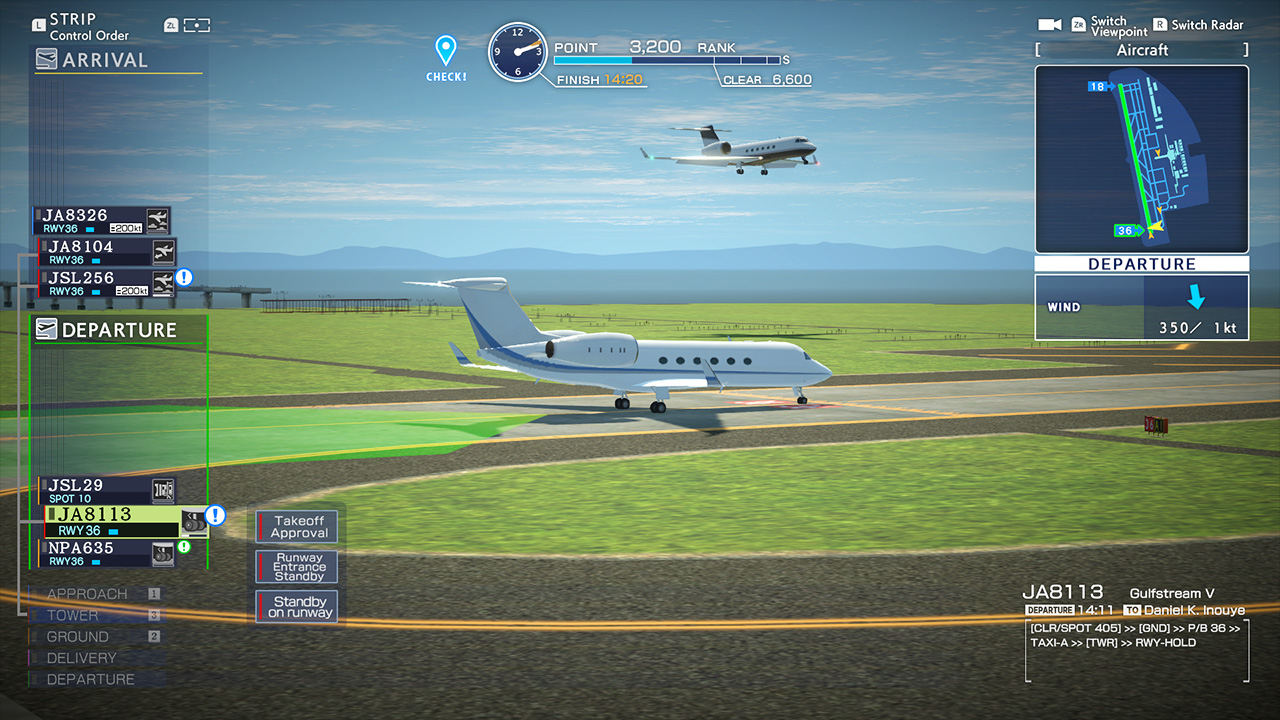Click the CHECK! location pin icon

444,47
